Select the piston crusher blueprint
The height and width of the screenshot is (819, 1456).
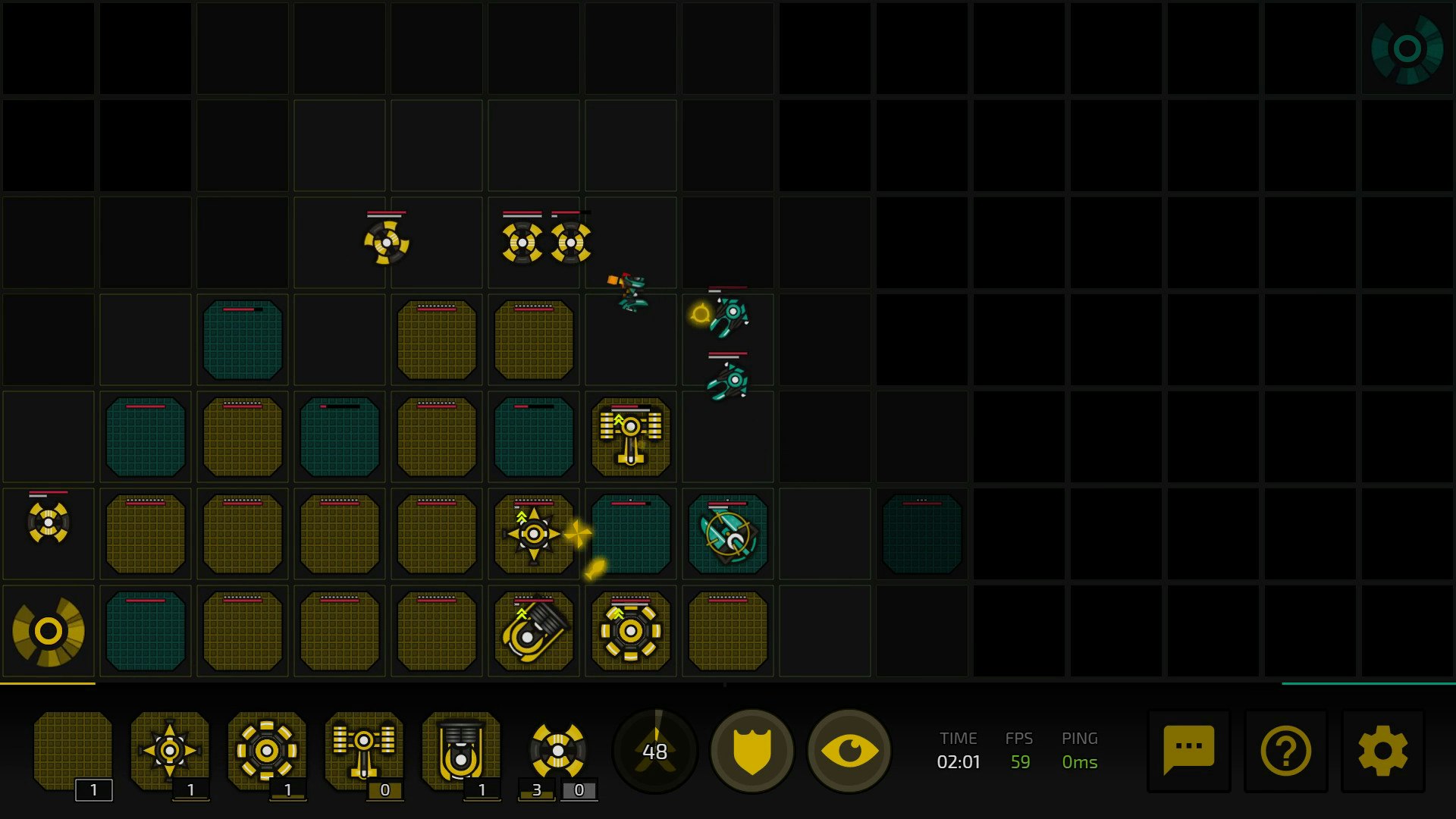(x=460, y=751)
